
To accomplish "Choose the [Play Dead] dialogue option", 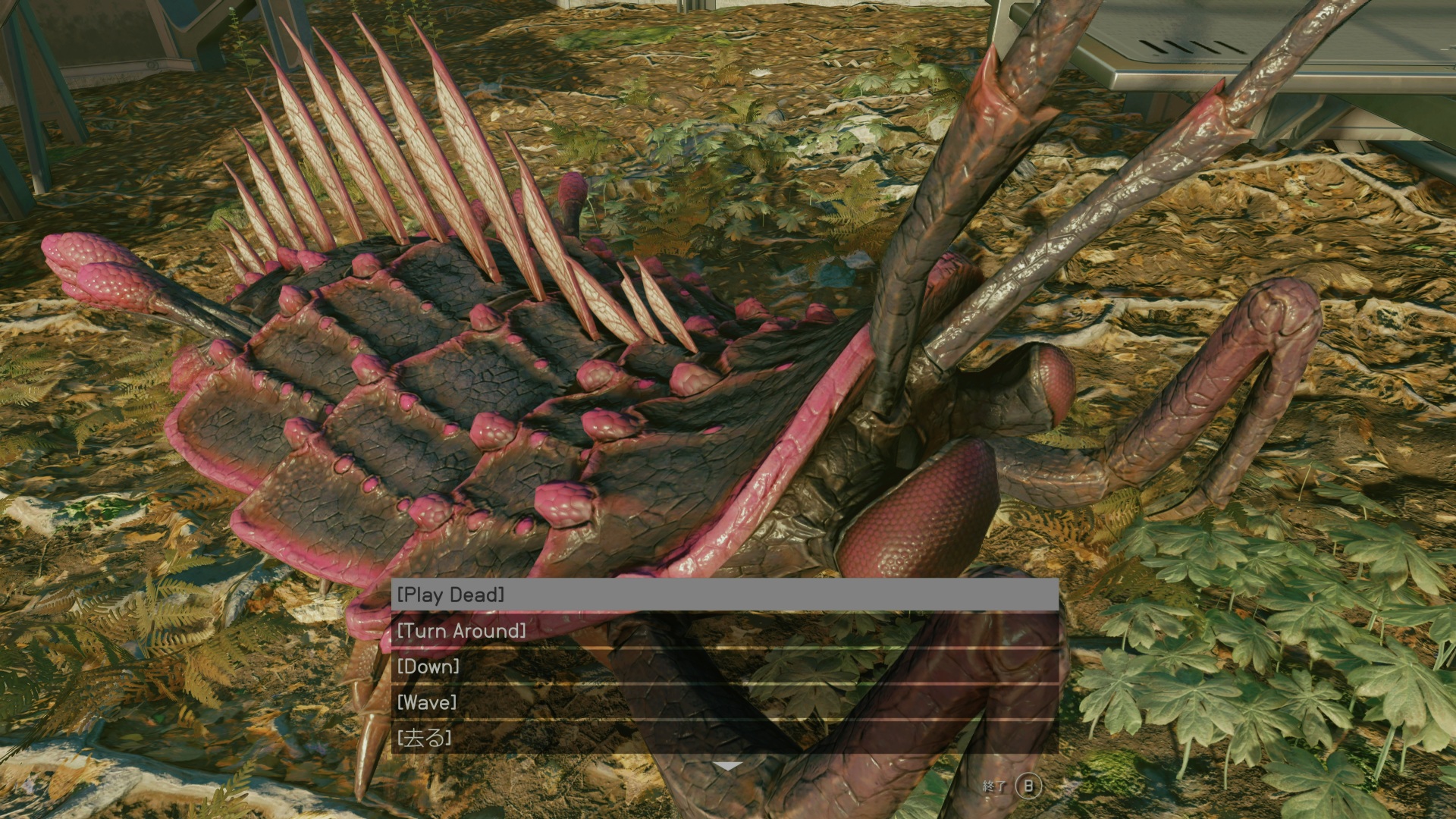I will 724,595.
